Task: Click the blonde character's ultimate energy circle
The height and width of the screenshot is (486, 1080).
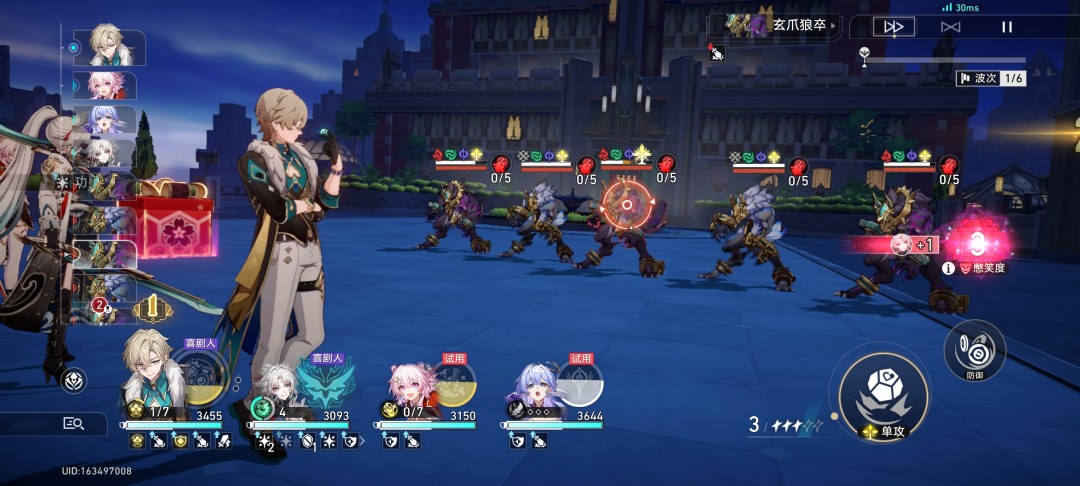Action: 206,370
